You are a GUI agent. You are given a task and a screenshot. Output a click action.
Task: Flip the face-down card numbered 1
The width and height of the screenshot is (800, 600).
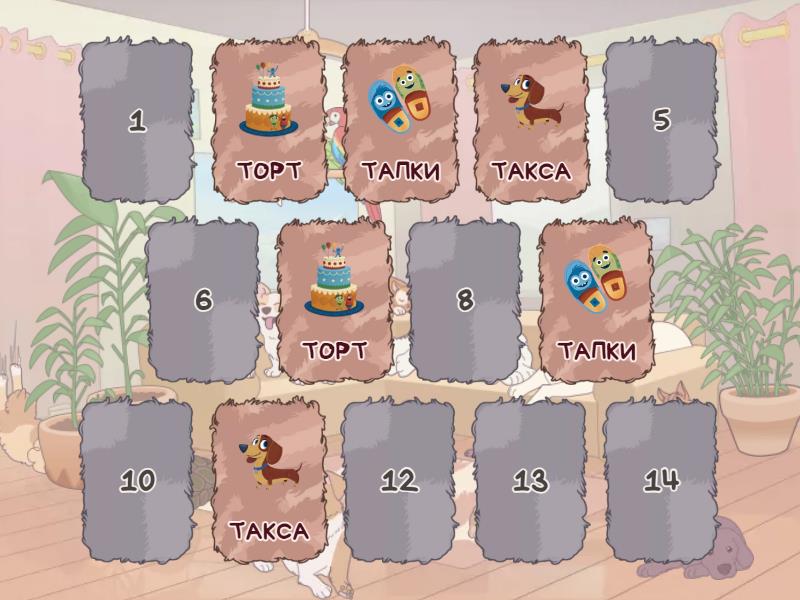[x=137, y=121]
